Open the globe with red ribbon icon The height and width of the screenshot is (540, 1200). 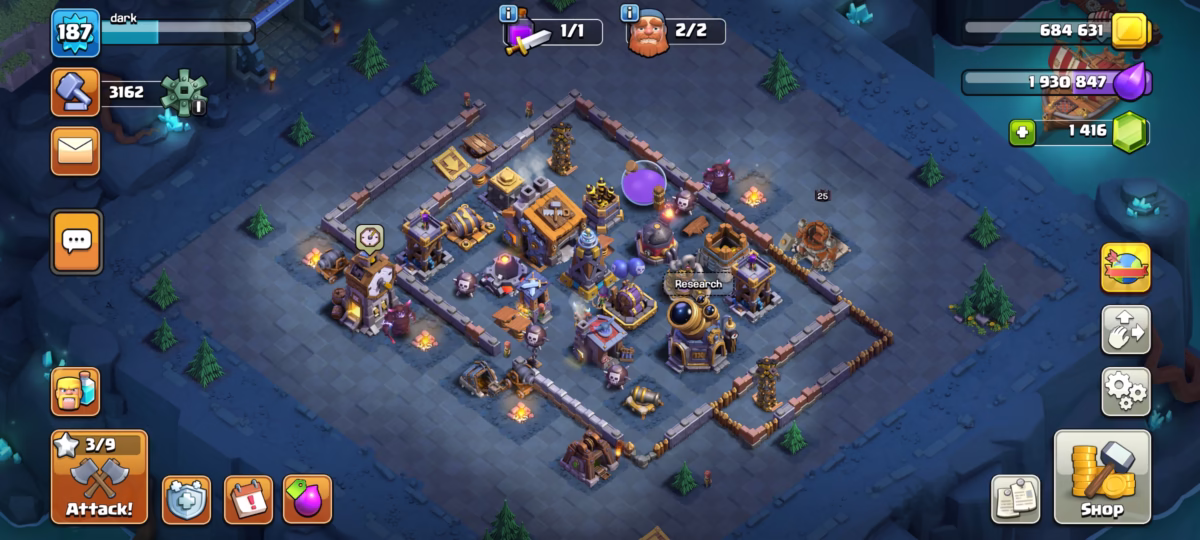pos(1125,268)
